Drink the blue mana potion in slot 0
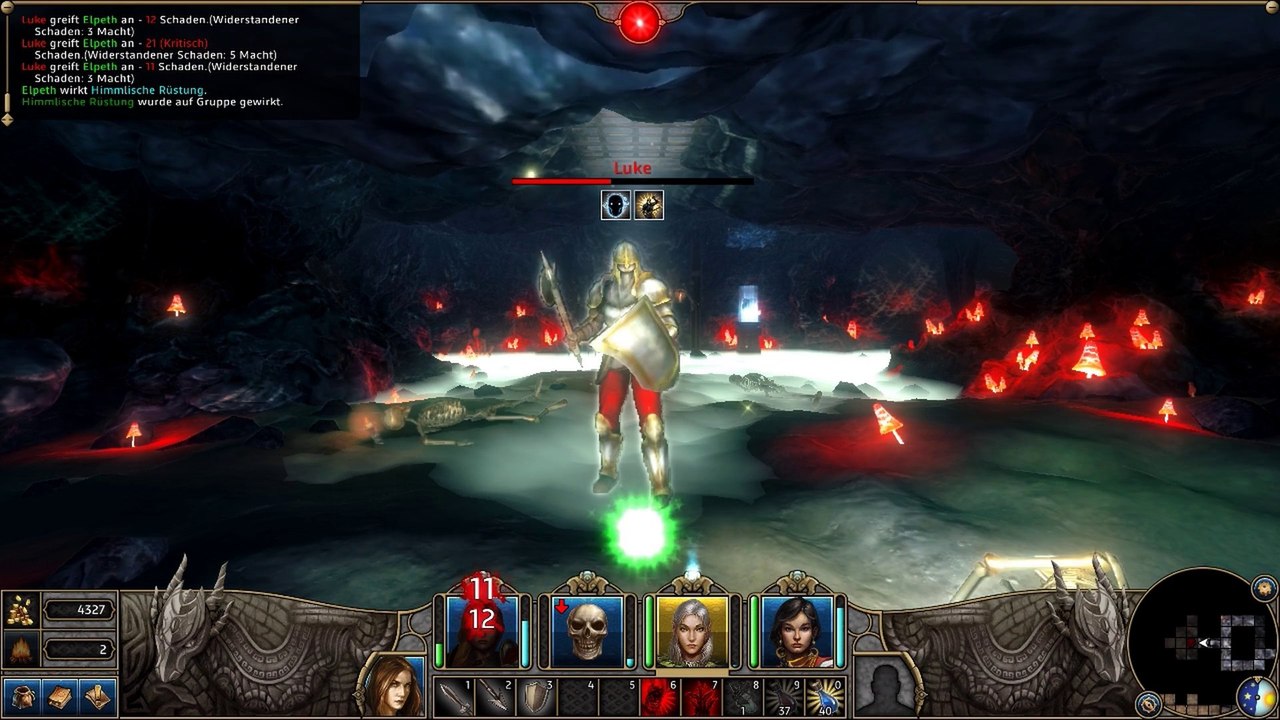1280x720 pixels. point(825,697)
